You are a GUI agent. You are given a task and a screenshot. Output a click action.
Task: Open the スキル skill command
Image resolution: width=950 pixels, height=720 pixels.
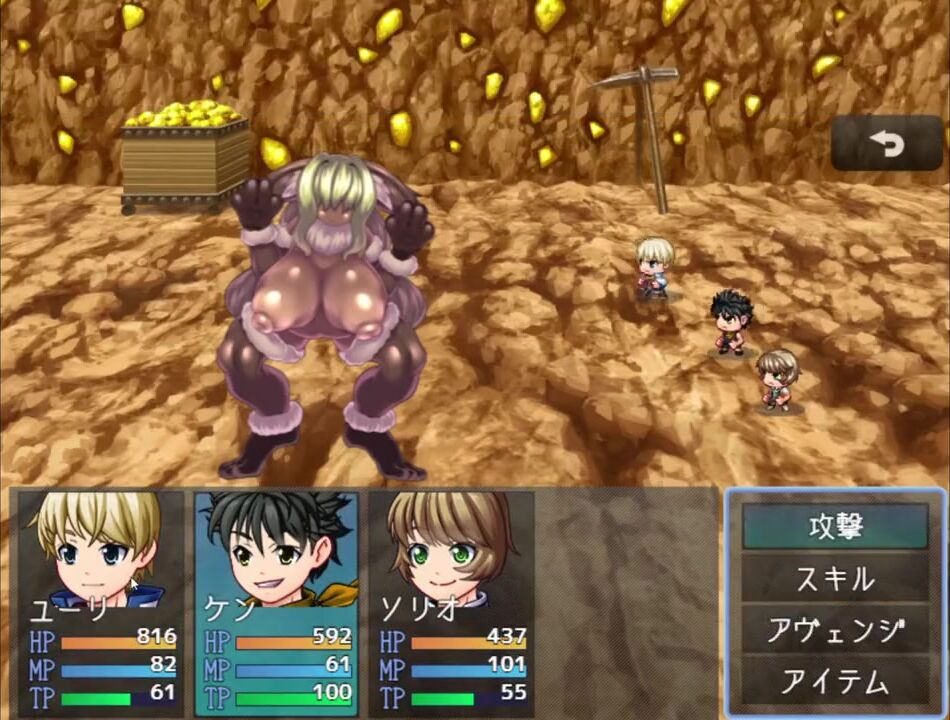[835, 579]
